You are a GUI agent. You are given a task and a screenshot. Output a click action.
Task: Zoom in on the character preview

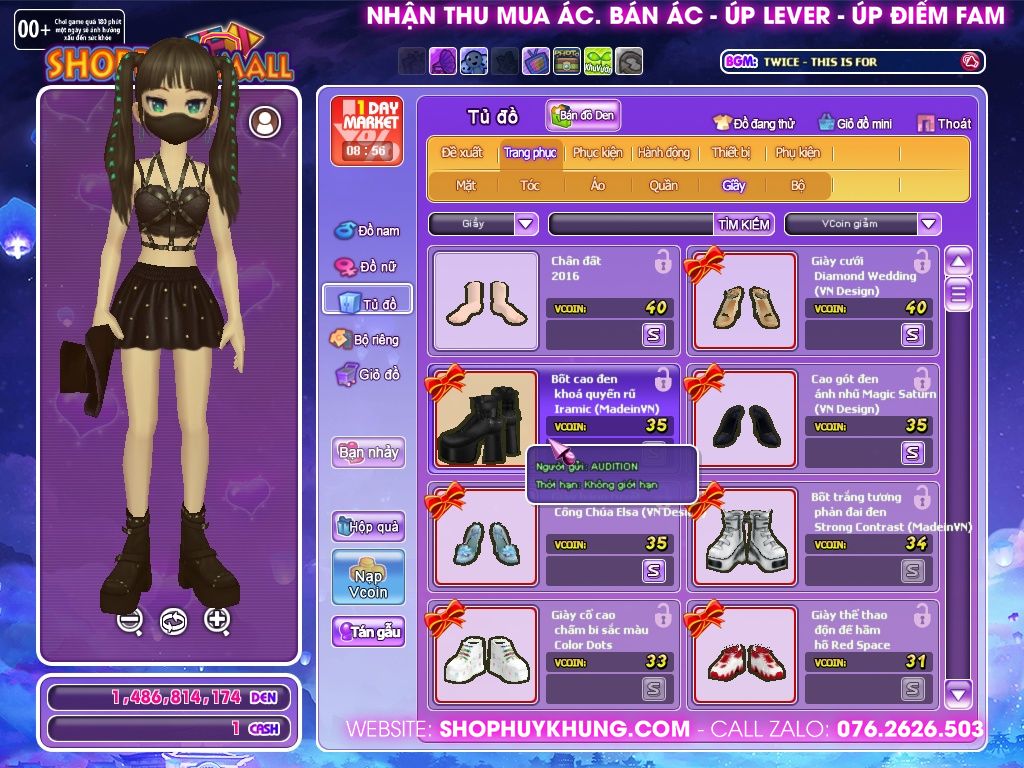click(x=218, y=620)
